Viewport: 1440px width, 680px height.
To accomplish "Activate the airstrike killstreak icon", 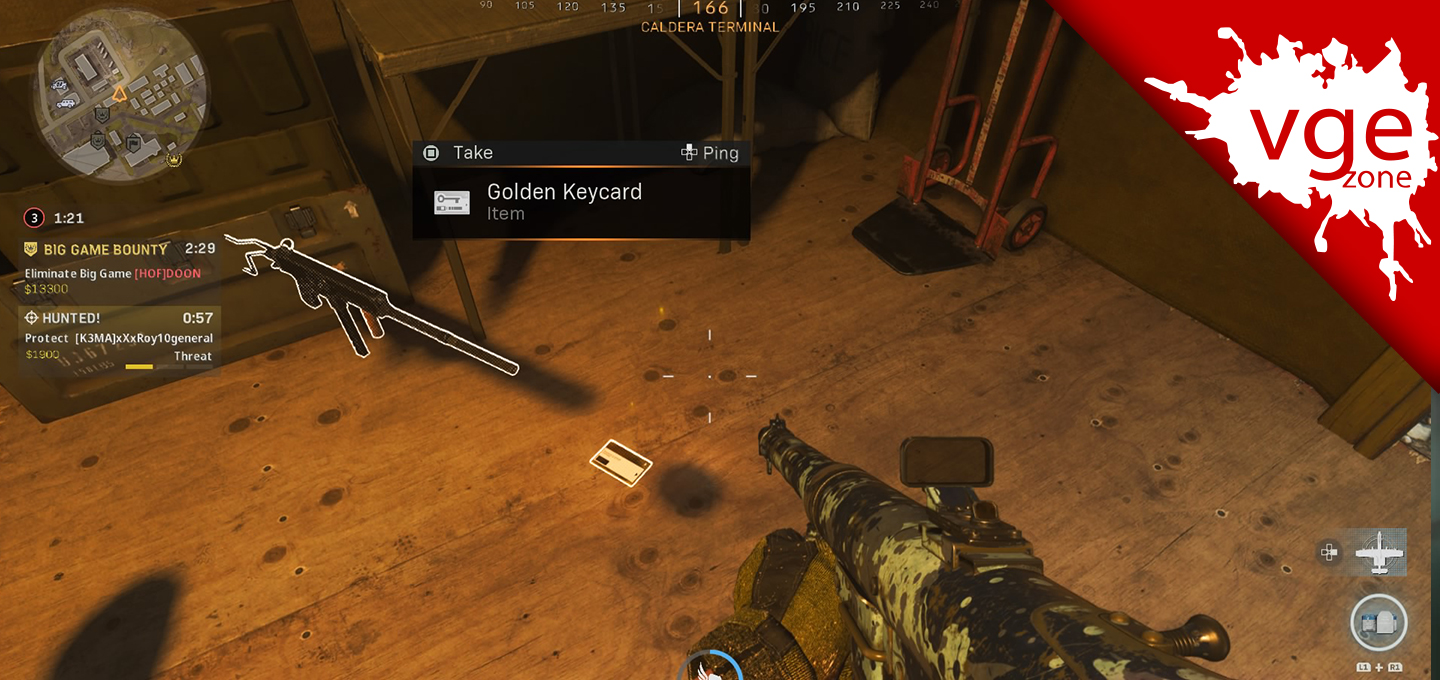I will [x=1380, y=552].
